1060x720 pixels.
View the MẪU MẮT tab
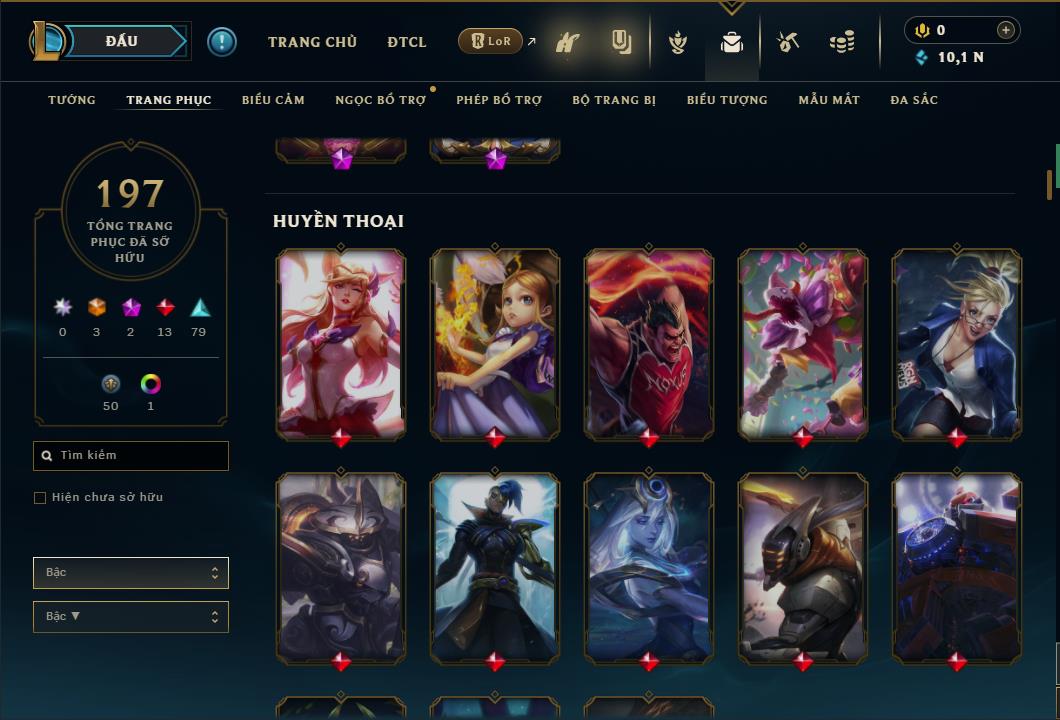(x=829, y=100)
